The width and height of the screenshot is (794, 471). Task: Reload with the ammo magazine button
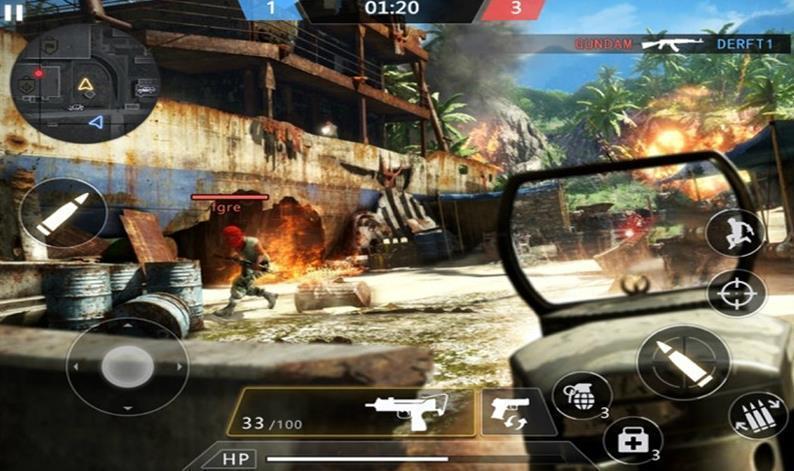point(757,416)
